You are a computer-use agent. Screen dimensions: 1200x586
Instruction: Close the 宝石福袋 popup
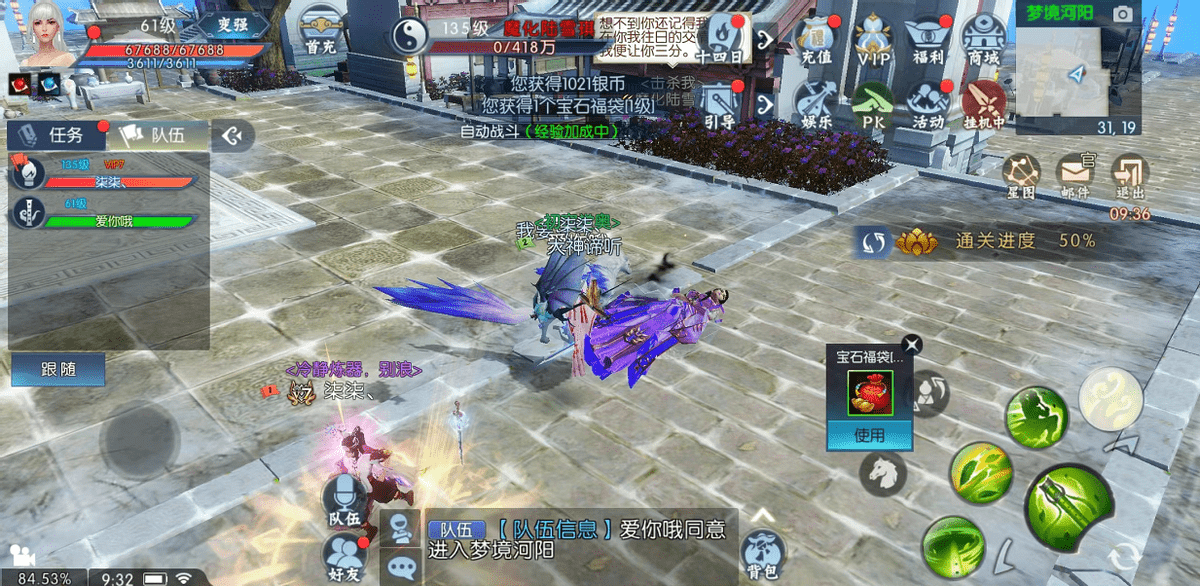[912, 346]
